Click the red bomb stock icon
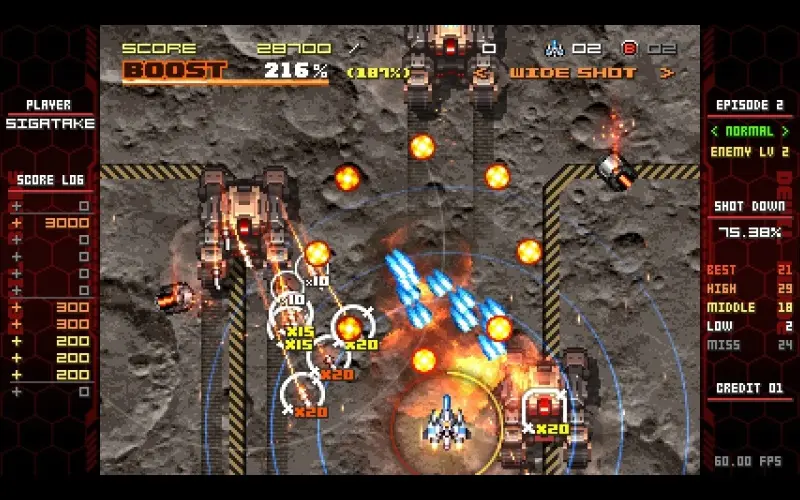Image resolution: width=800 pixels, height=500 pixels. click(x=630, y=48)
